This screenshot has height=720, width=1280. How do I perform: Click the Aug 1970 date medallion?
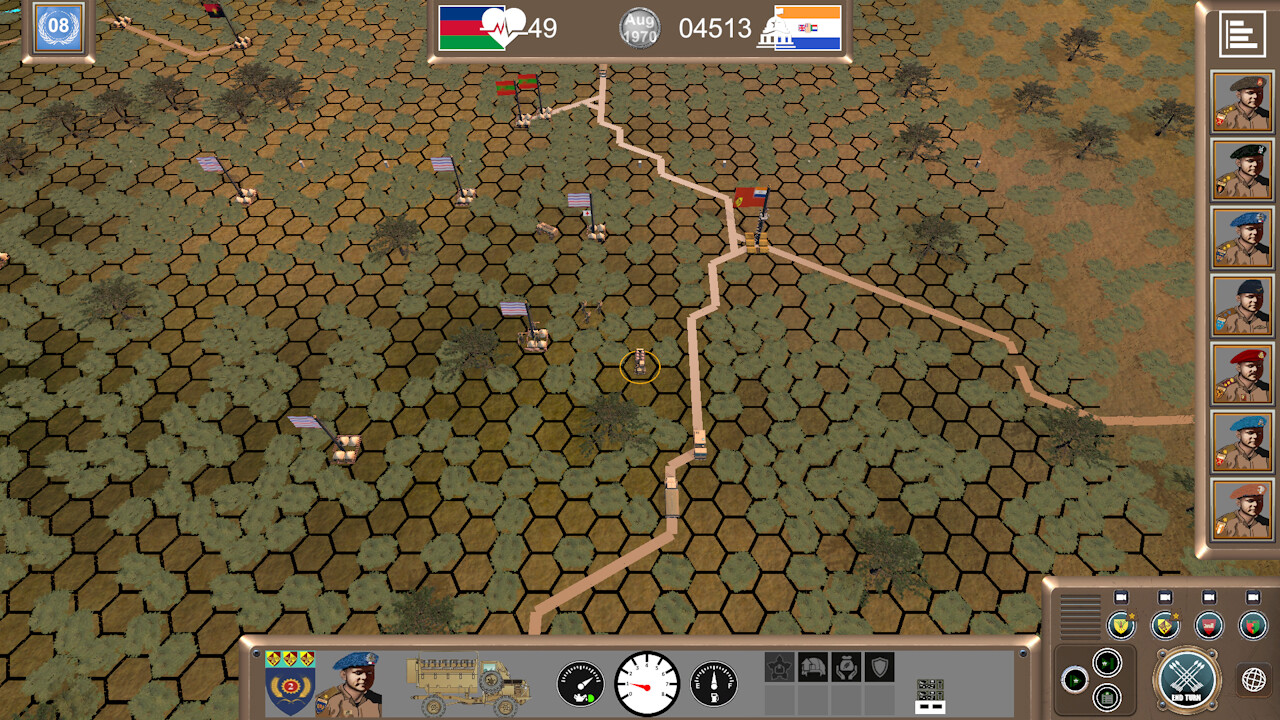click(x=640, y=27)
